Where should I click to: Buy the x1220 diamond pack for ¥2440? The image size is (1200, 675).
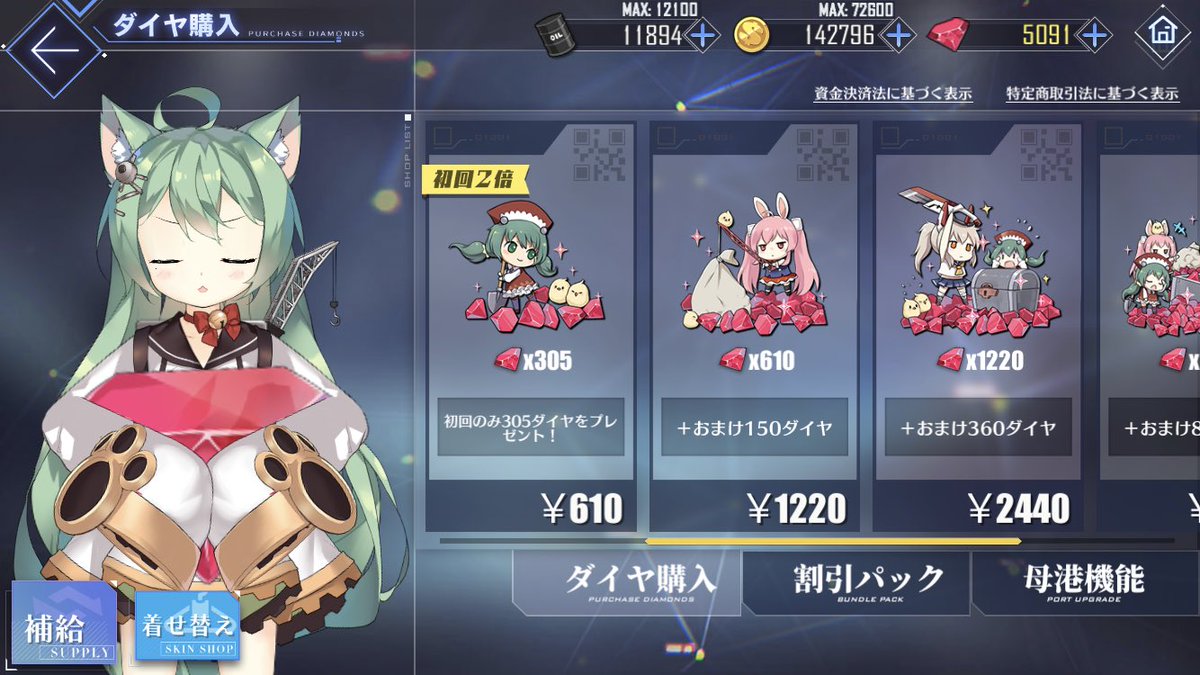pos(978,330)
